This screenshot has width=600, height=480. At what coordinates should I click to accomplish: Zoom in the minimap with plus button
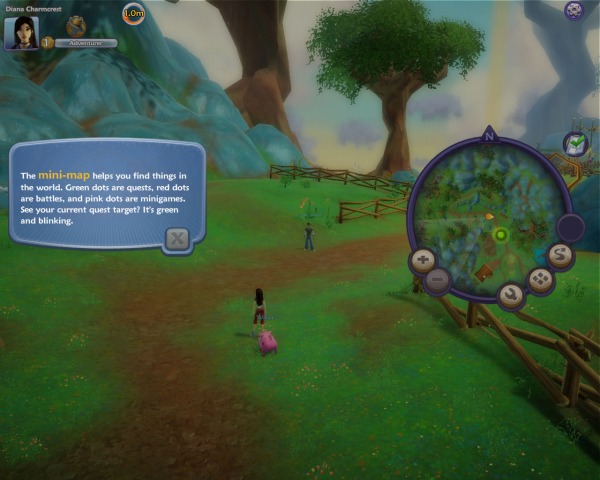tap(423, 261)
